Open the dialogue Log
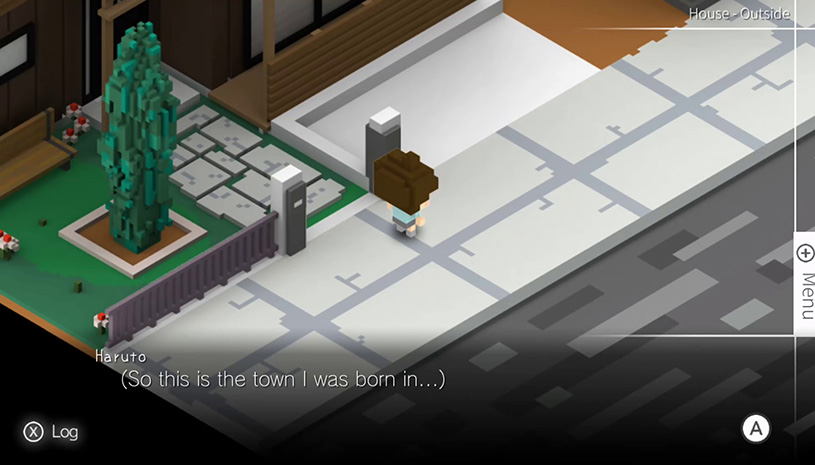Viewport: 815px width, 465px height. tap(51, 432)
